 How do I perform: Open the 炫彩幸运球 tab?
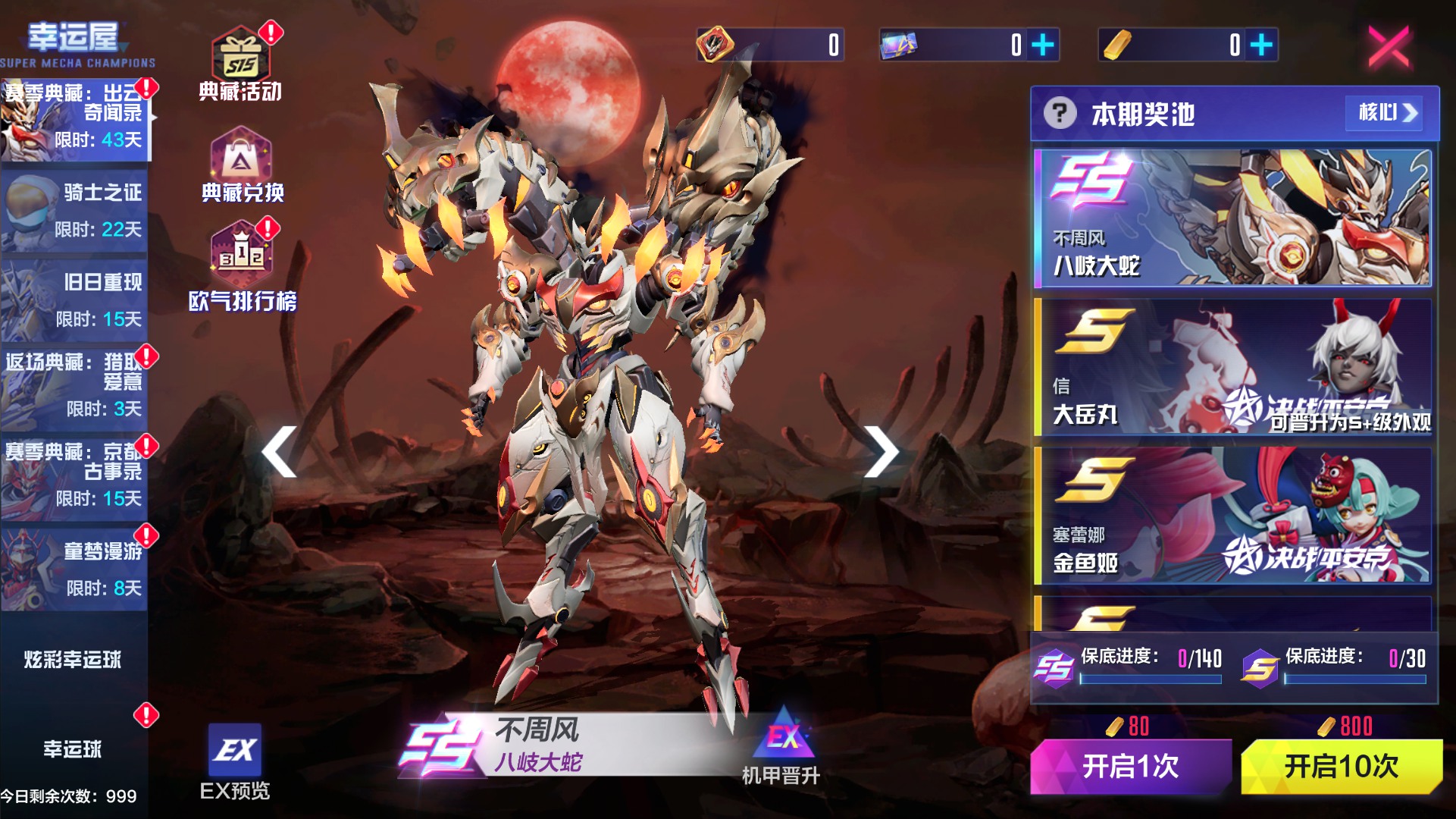coord(73,659)
